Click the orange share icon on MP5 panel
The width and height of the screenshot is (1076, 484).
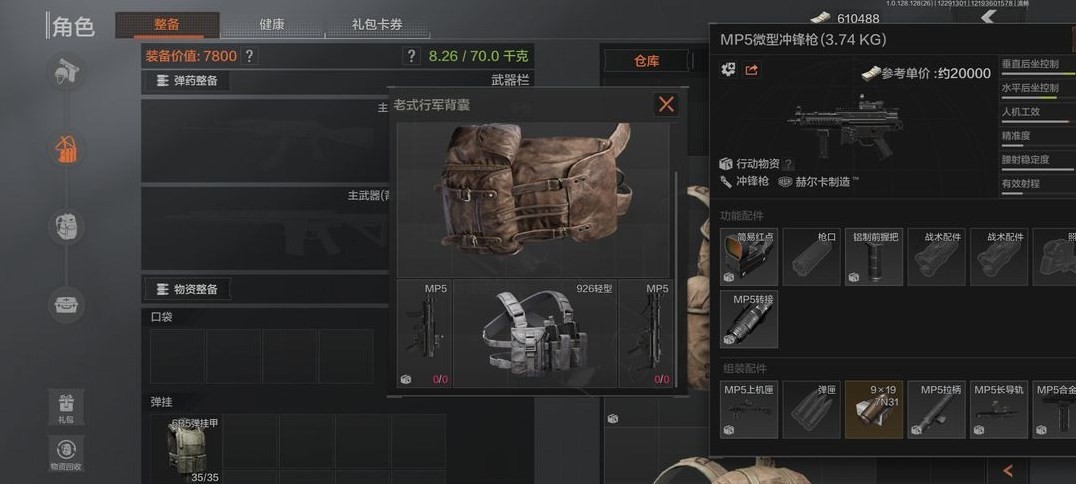coord(752,70)
